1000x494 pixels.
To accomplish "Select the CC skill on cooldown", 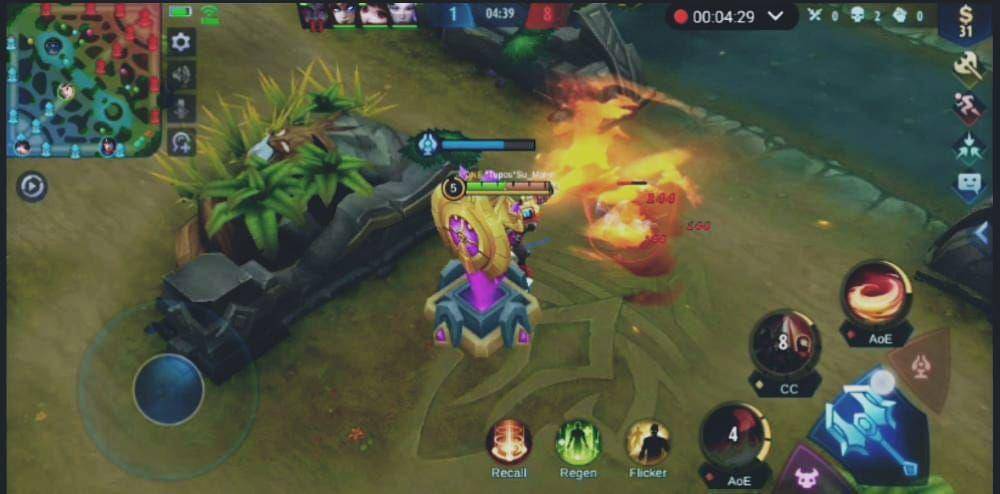I will click(786, 344).
